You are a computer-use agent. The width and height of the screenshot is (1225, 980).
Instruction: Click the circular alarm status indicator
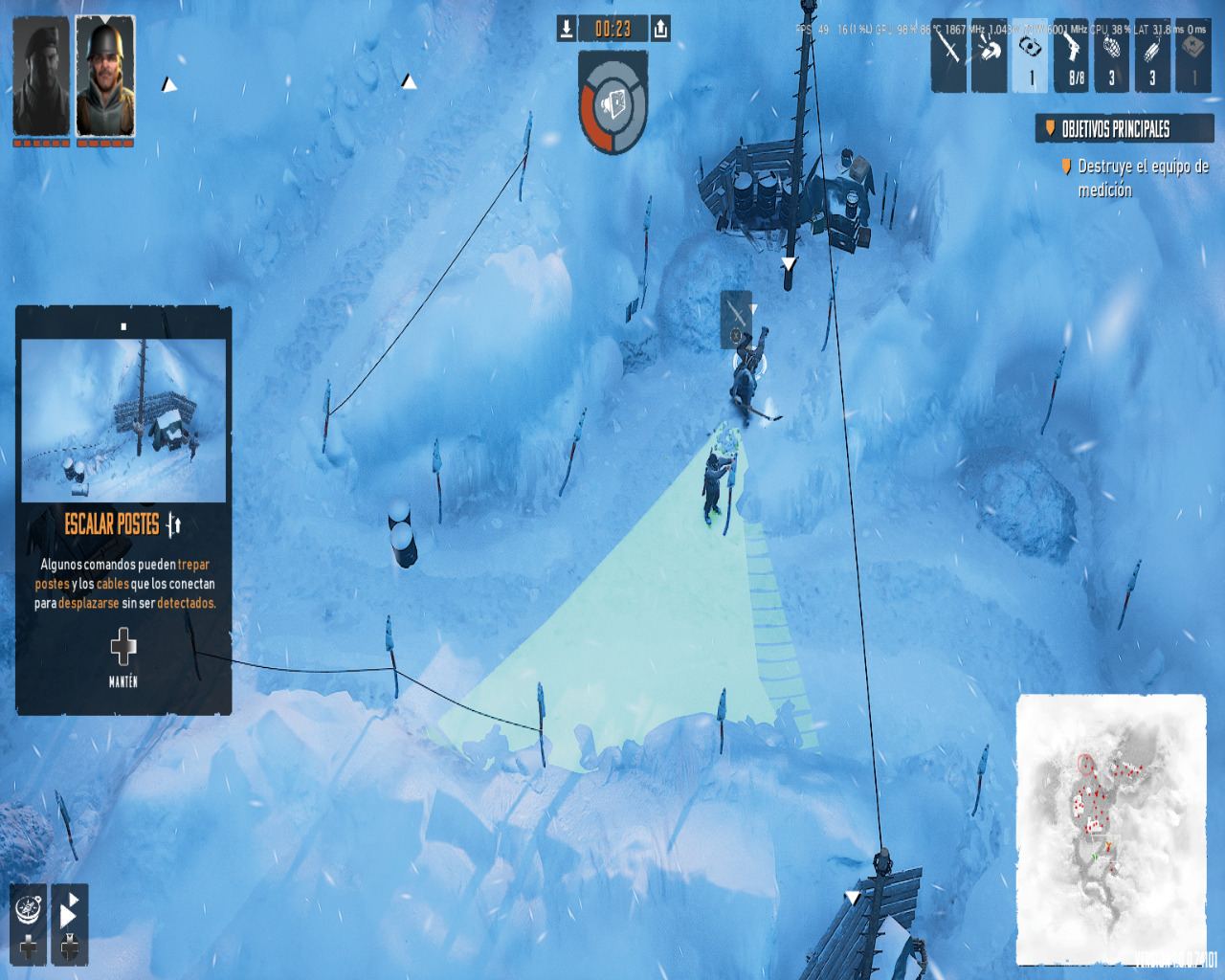(612, 103)
